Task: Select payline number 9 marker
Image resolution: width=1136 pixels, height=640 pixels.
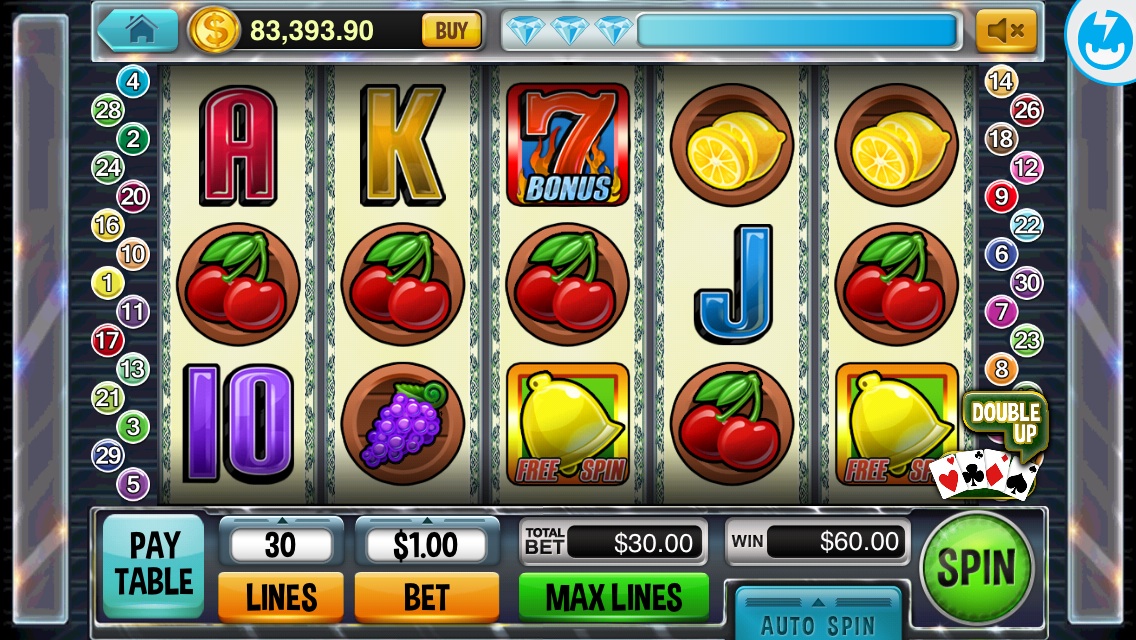Action: 1001,196
